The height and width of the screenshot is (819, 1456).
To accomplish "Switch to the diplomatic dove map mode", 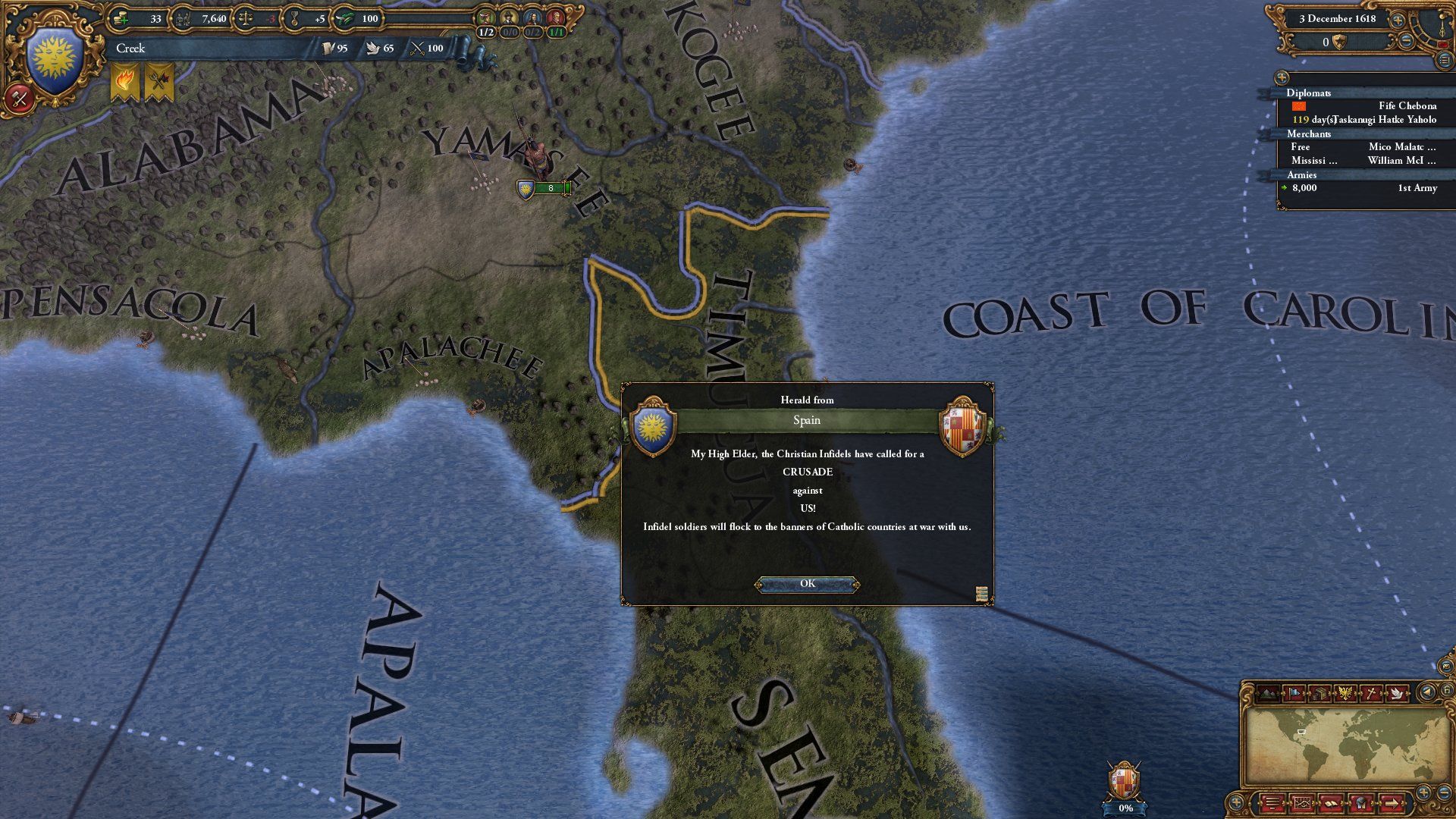I will click(x=1397, y=693).
